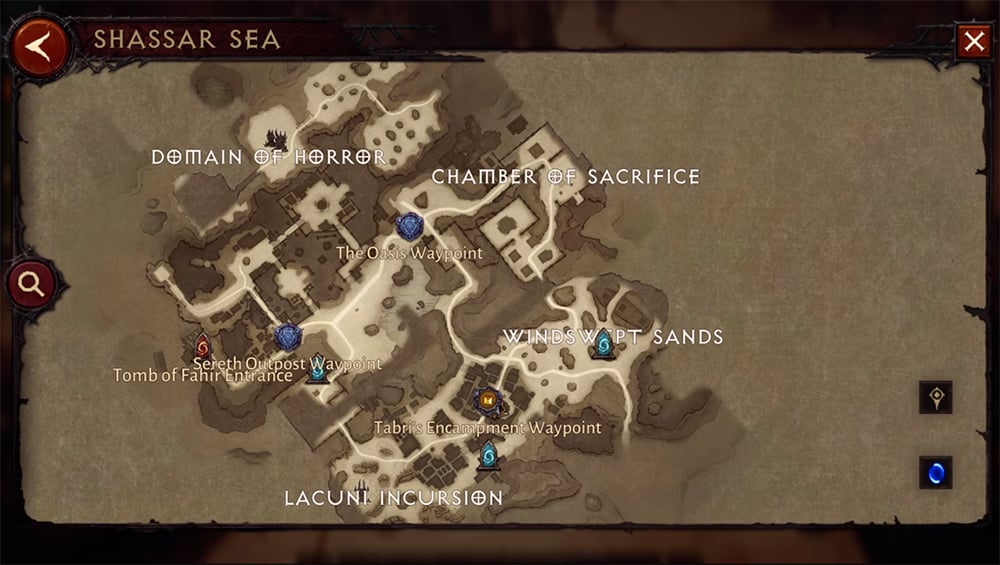1000x565 pixels.
Task: Open map search with the magnifier button
Action: coord(31,285)
